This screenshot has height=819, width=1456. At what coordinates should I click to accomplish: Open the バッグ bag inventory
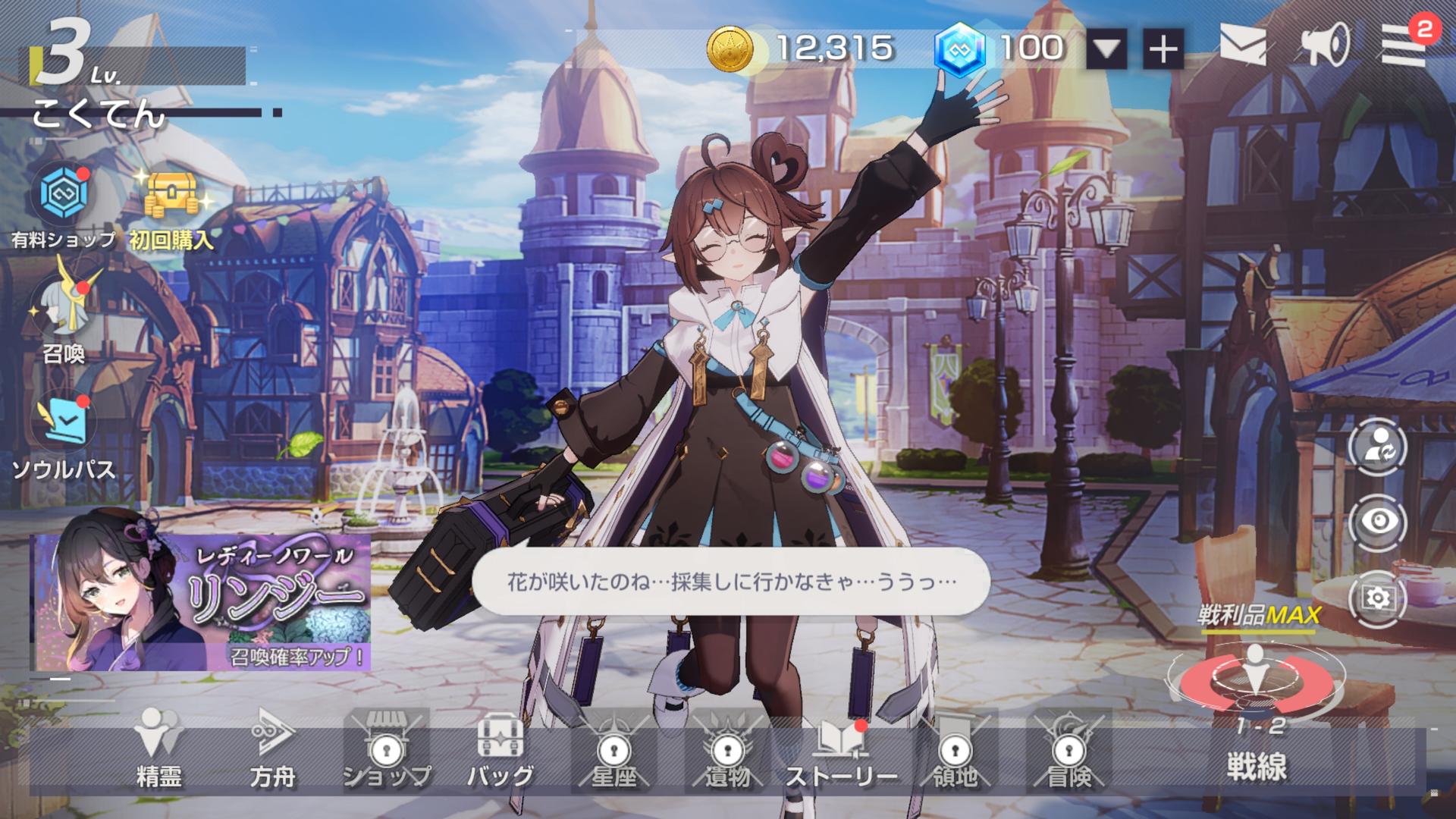(500, 748)
